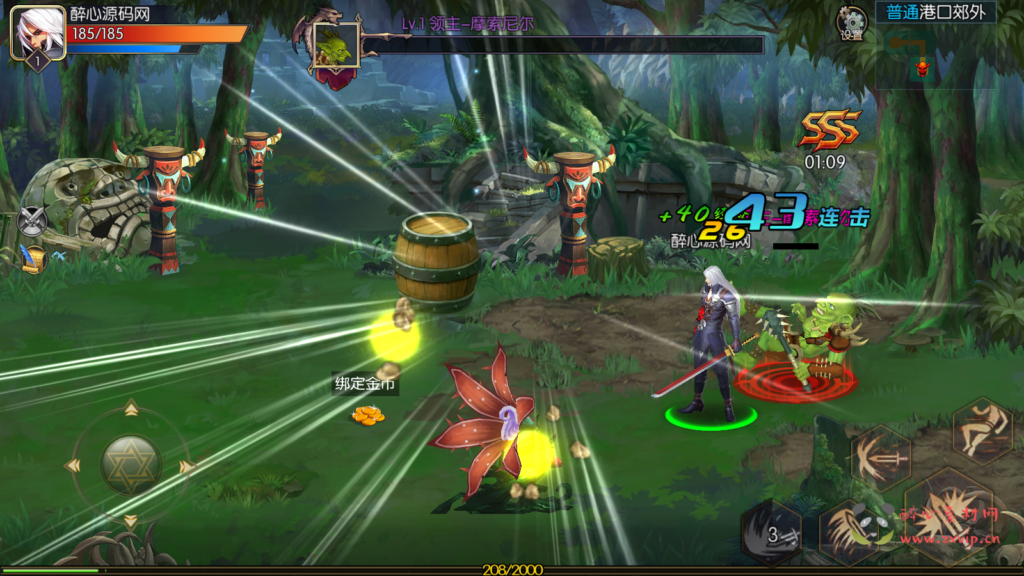Screen dimensions: 1024x576
Task: Tap the joystick's right arrow
Action: pyautogui.click(x=186, y=466)
